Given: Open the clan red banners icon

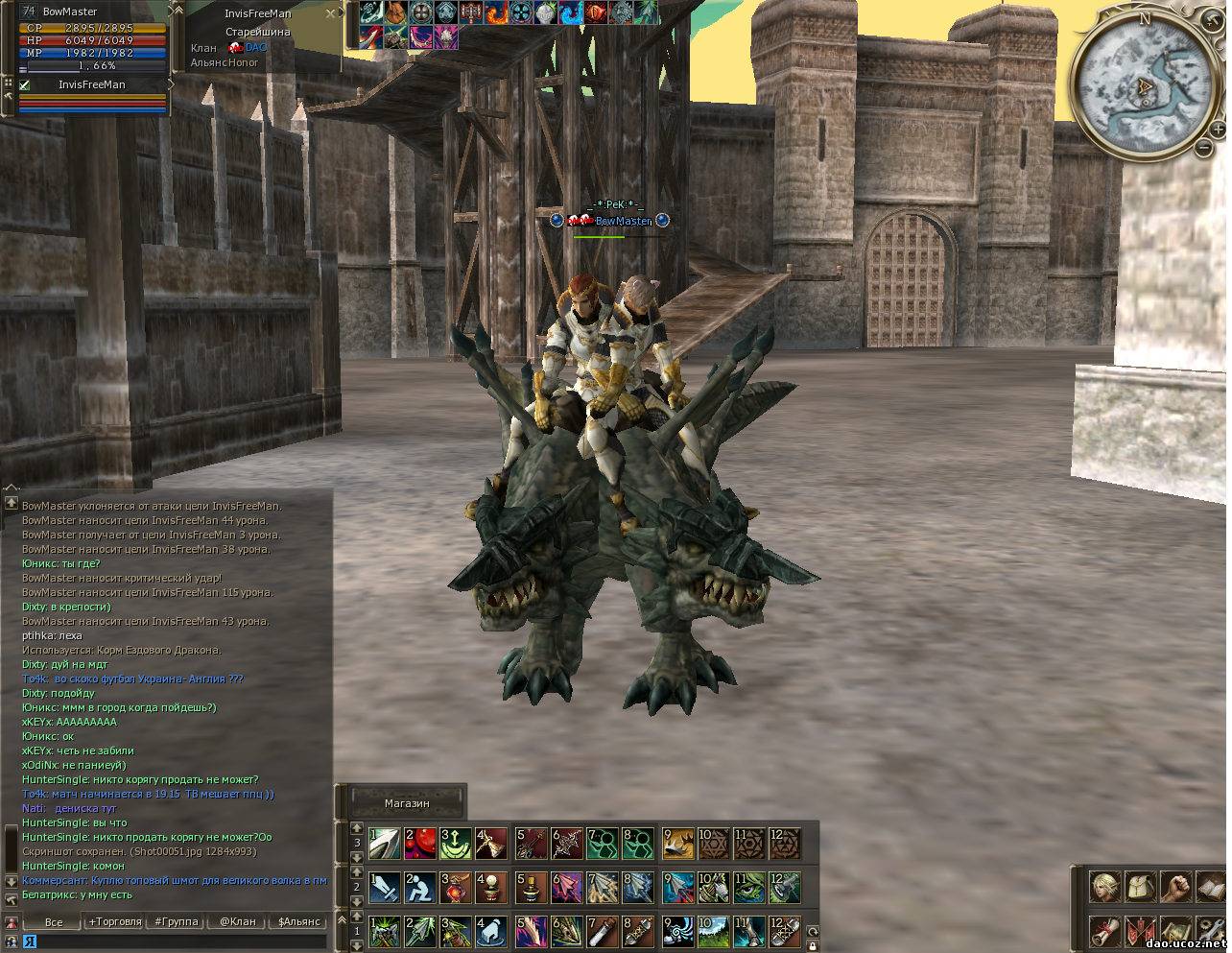Looking at the screenshot, I should click(x=1141, y=932).
